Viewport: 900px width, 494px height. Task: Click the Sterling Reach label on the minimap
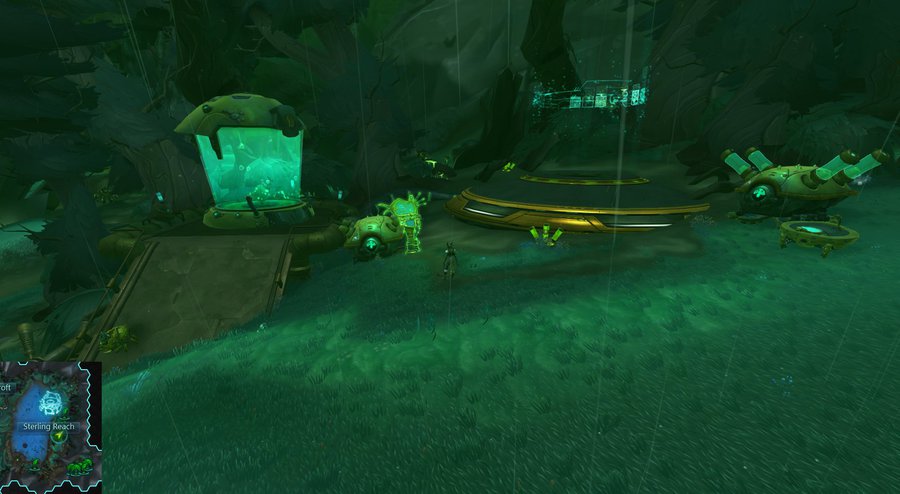click(x=48, y=426)
